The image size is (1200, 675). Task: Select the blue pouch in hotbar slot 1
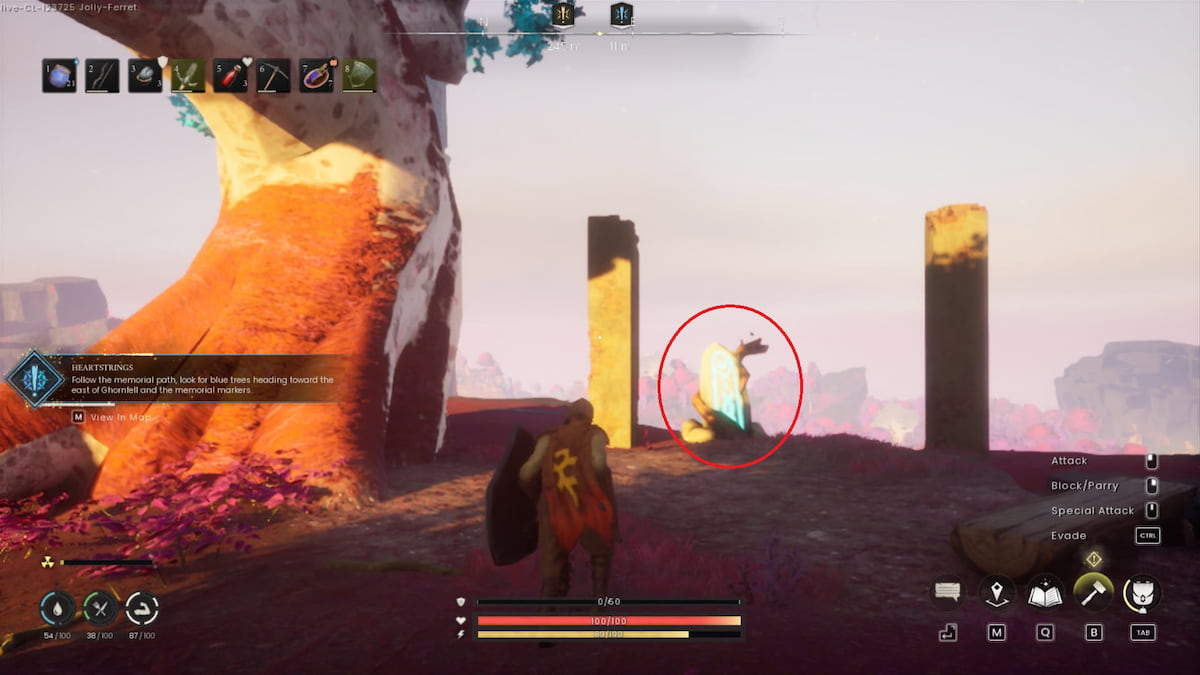[59, 76]
